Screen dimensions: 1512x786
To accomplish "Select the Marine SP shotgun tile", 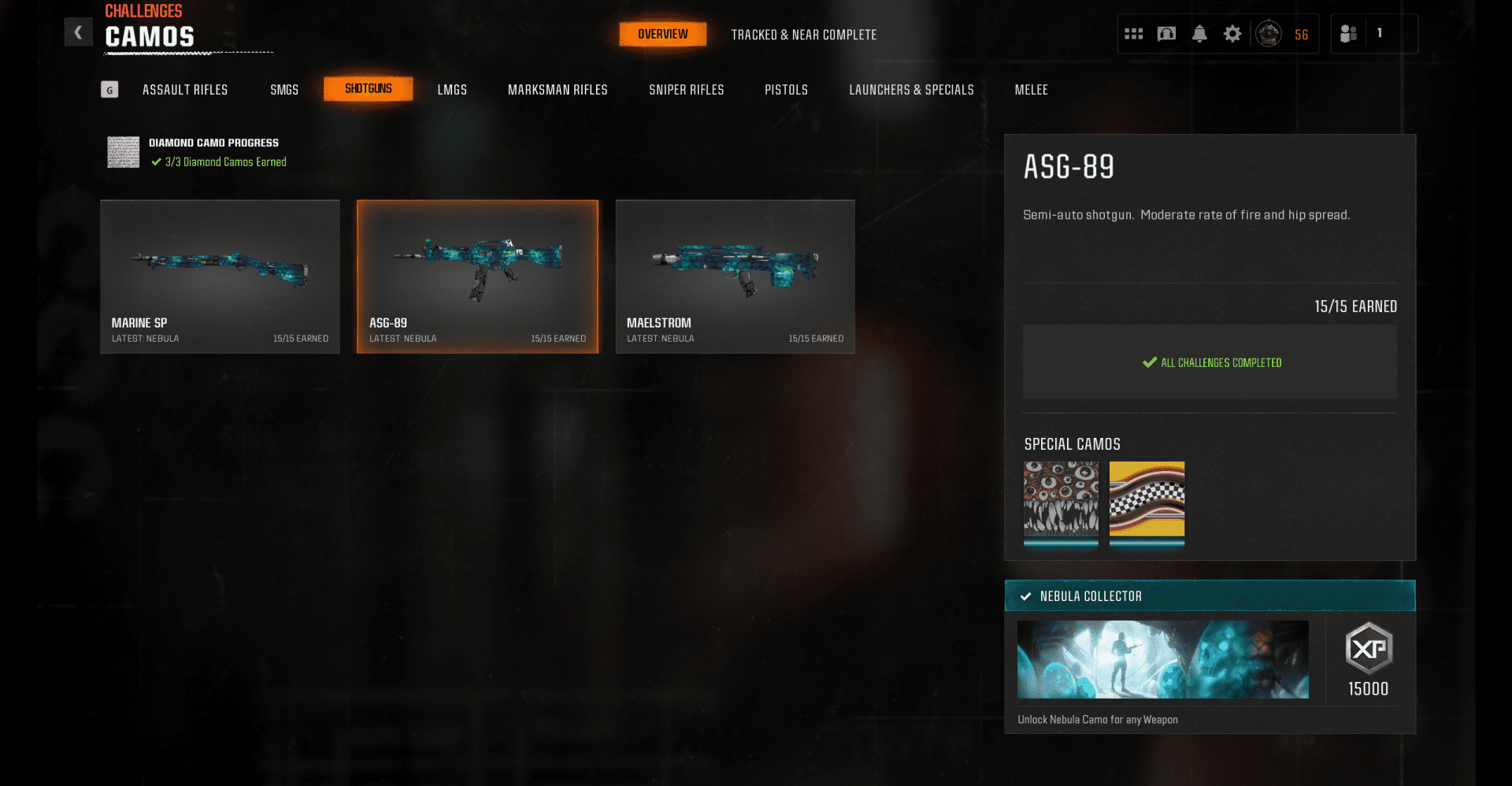I will [220, 276].
